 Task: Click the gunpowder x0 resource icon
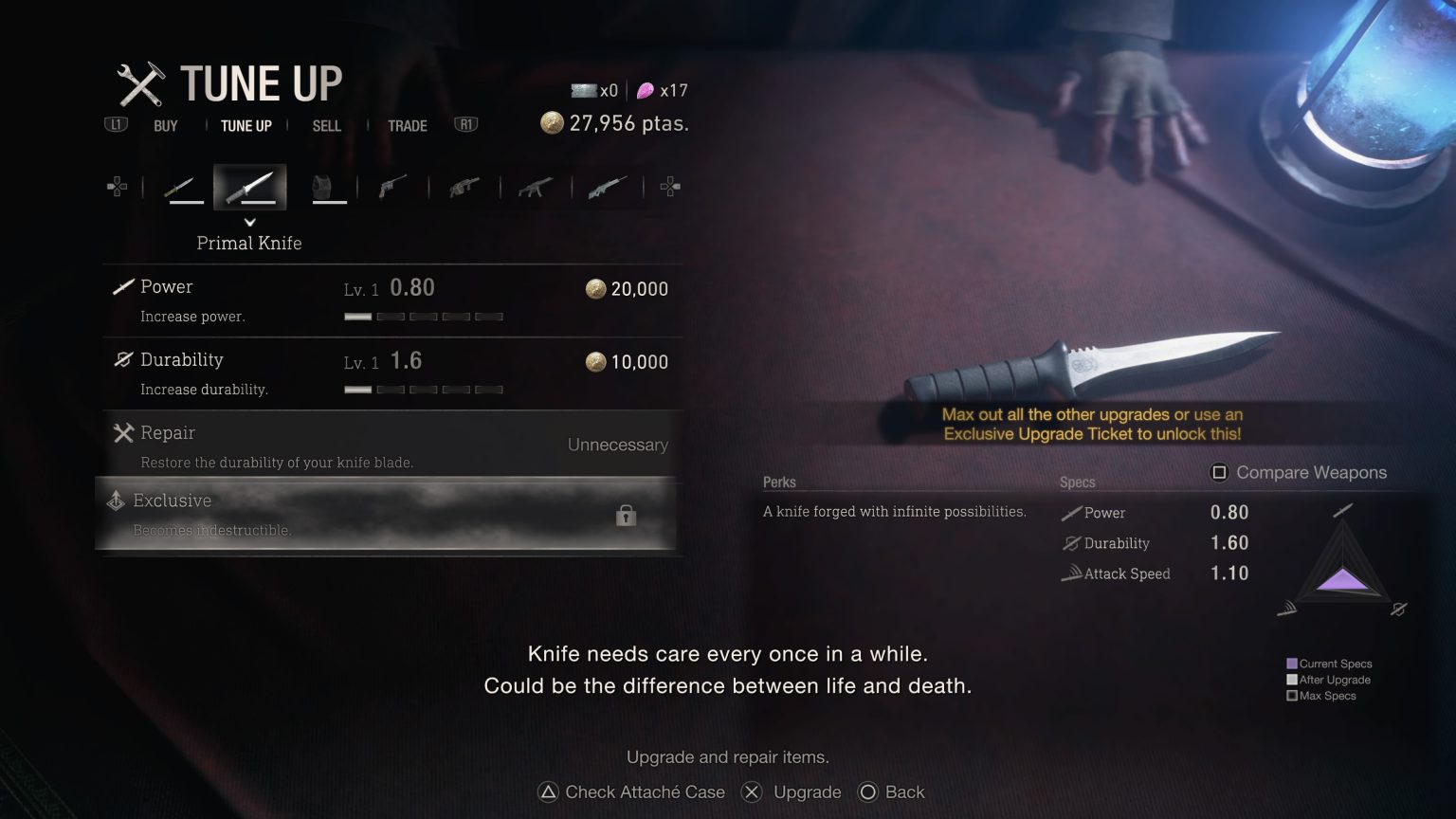coord(585,90)
